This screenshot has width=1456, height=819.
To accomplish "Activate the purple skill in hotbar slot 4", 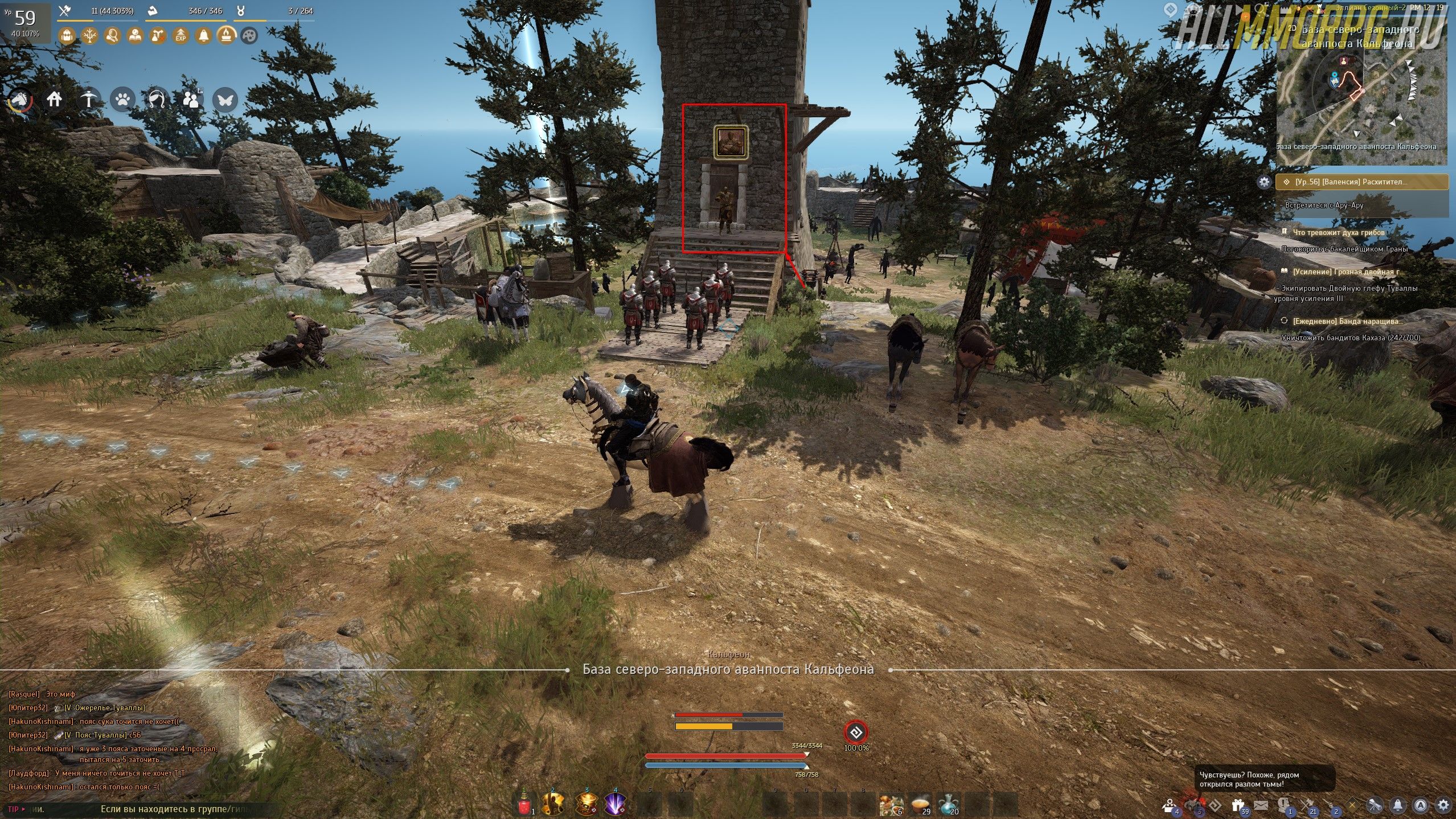I will click(615, 804).
